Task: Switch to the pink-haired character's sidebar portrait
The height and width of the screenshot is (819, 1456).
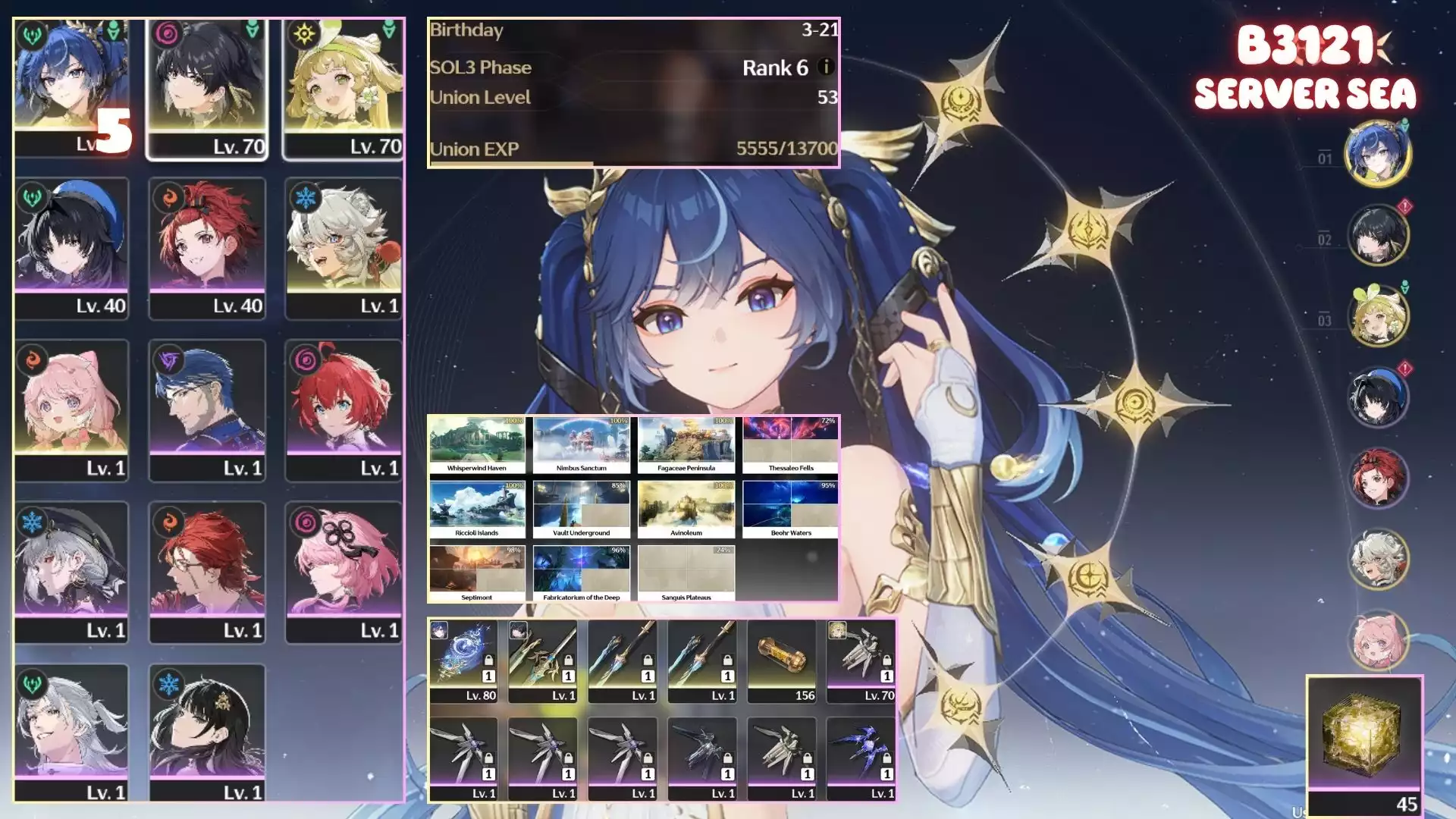Action: [x=1378, y=641]
